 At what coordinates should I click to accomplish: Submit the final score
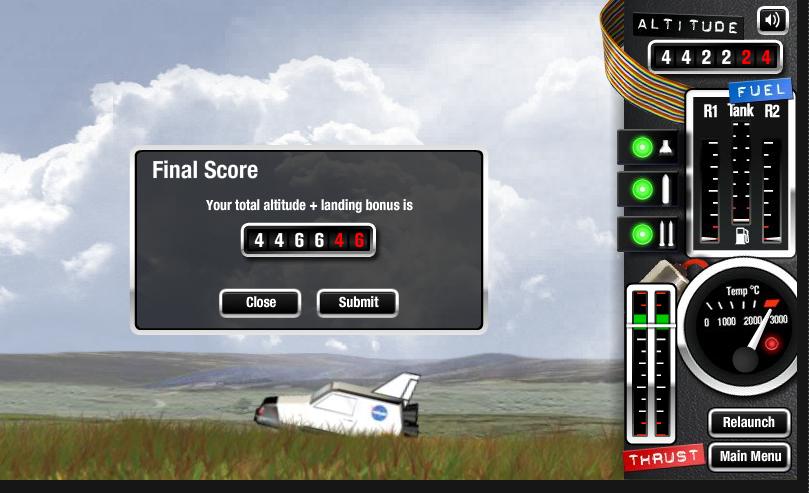[358, 302]
